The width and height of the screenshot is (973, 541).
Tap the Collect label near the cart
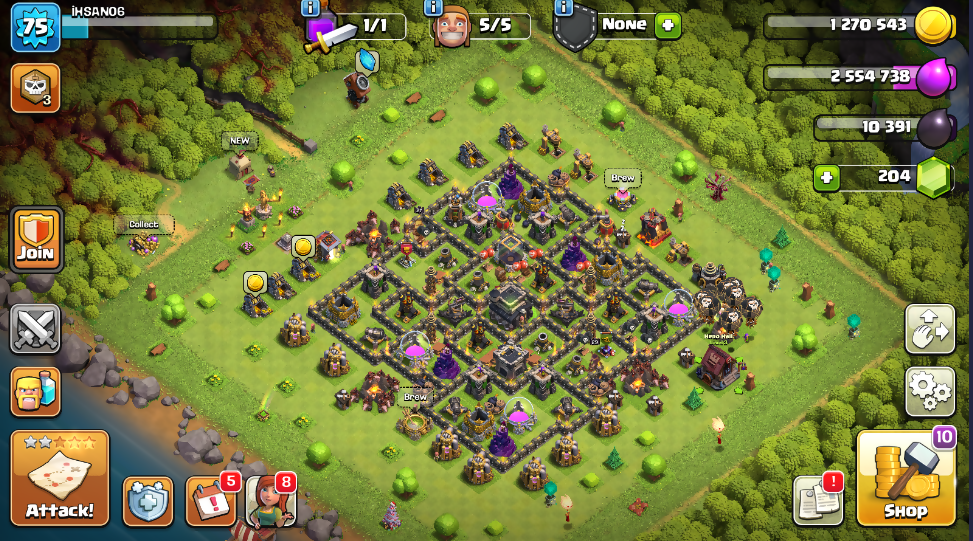coord(144,224)
